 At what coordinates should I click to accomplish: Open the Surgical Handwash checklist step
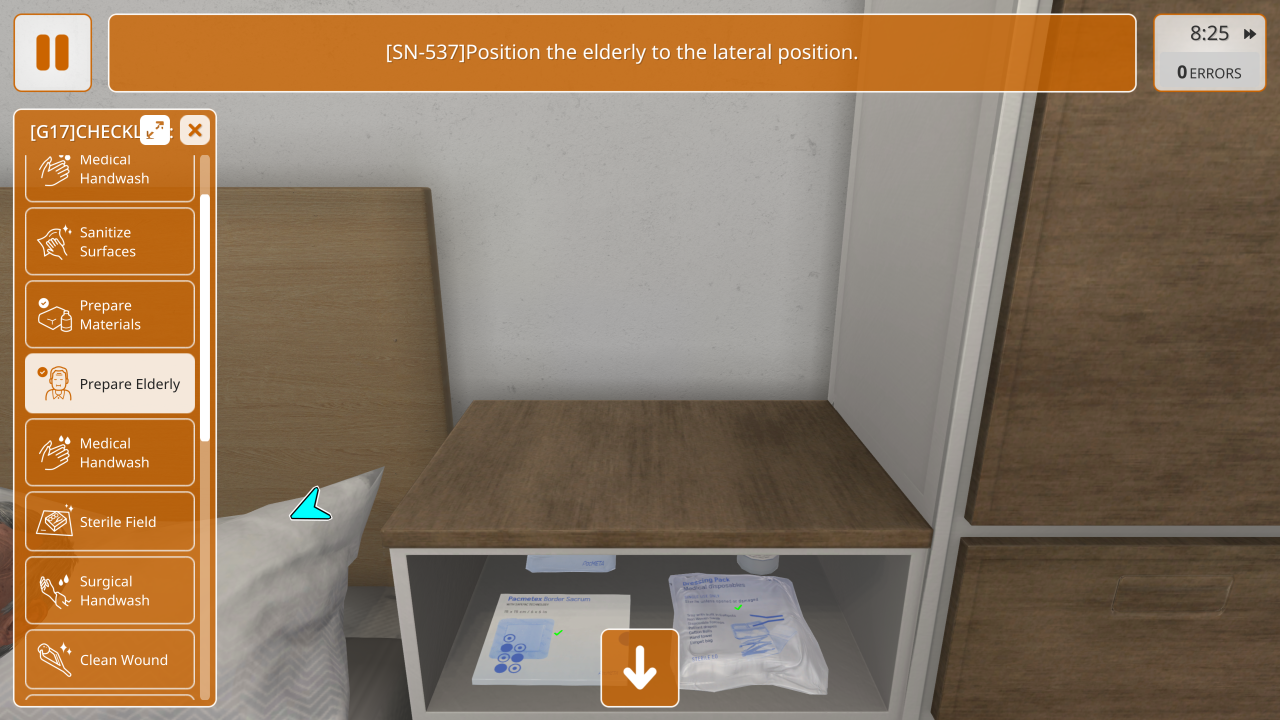110,591
